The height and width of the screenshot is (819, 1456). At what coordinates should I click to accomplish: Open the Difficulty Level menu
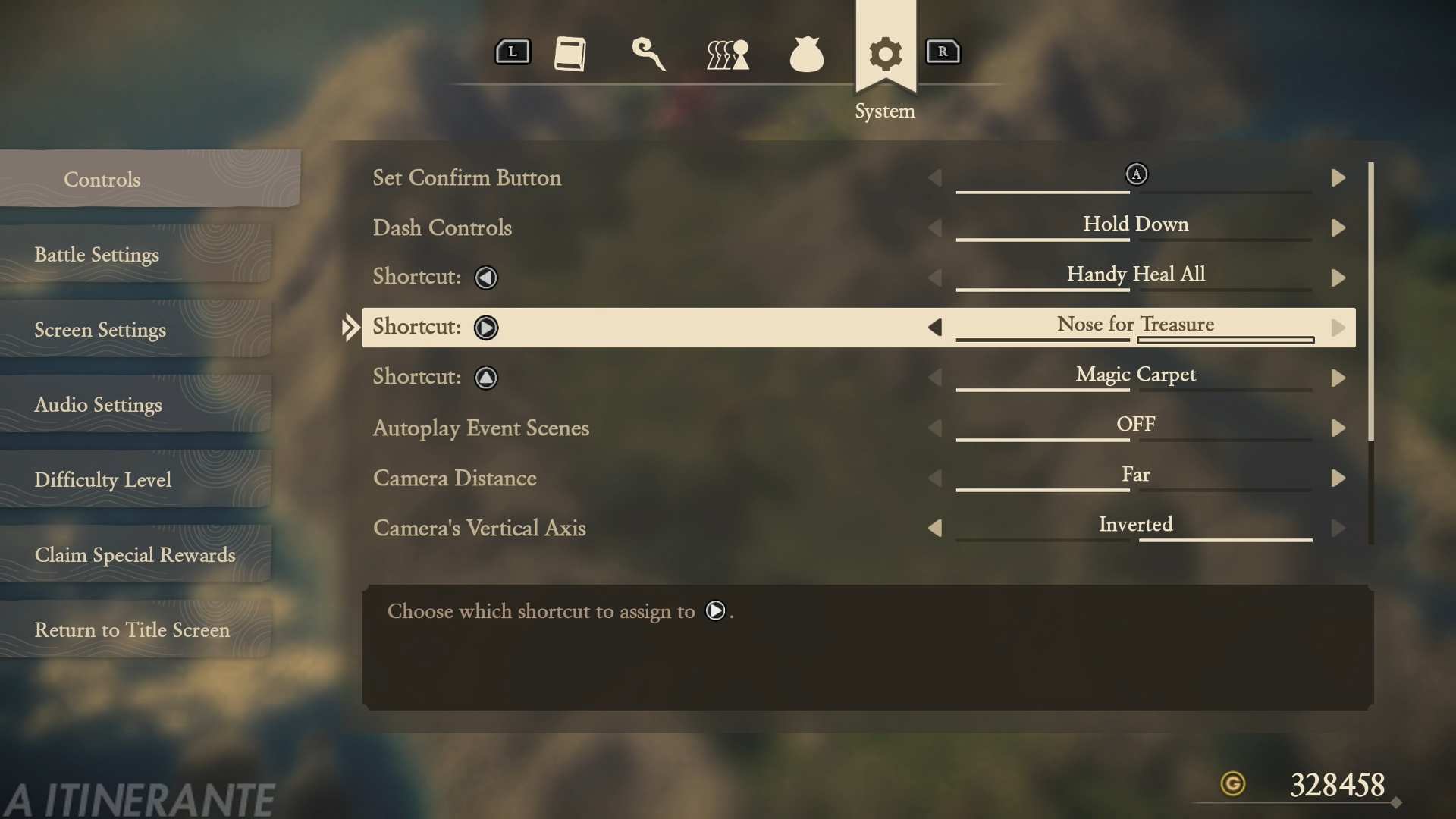pos(103,480)
